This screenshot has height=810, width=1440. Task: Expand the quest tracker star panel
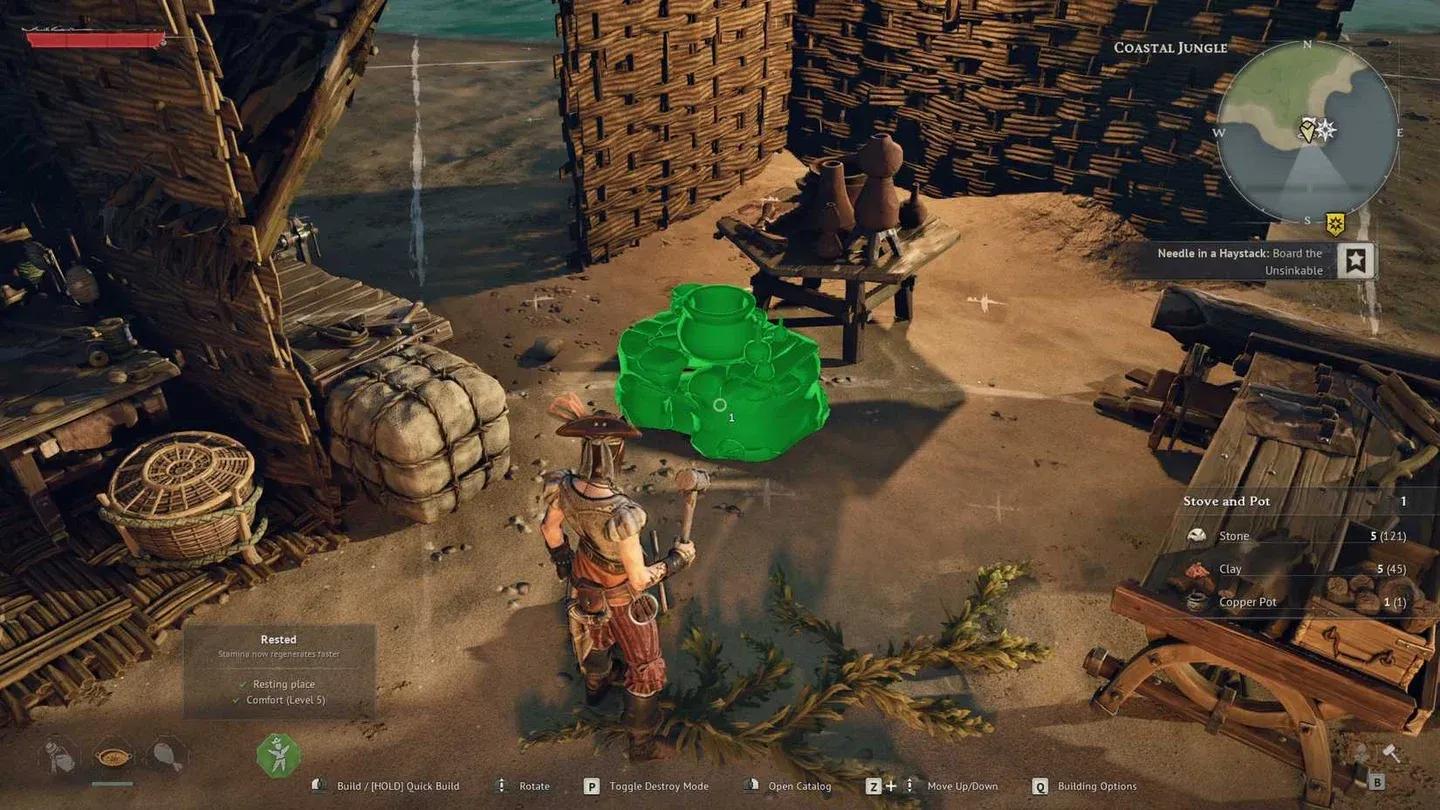[x=1358, y=262]
